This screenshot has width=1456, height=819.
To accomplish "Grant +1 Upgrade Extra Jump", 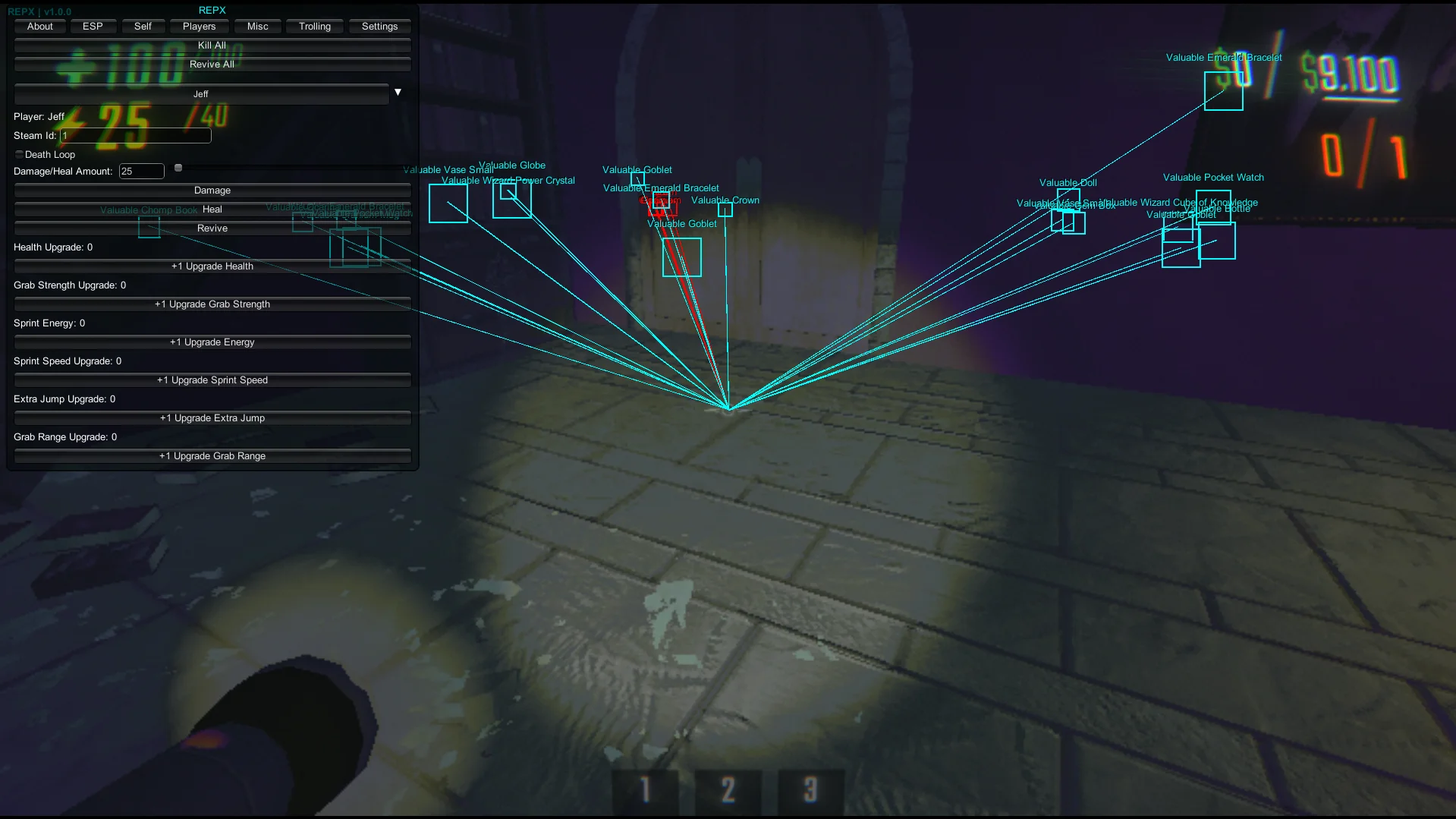I will click(x=212, y=418).
